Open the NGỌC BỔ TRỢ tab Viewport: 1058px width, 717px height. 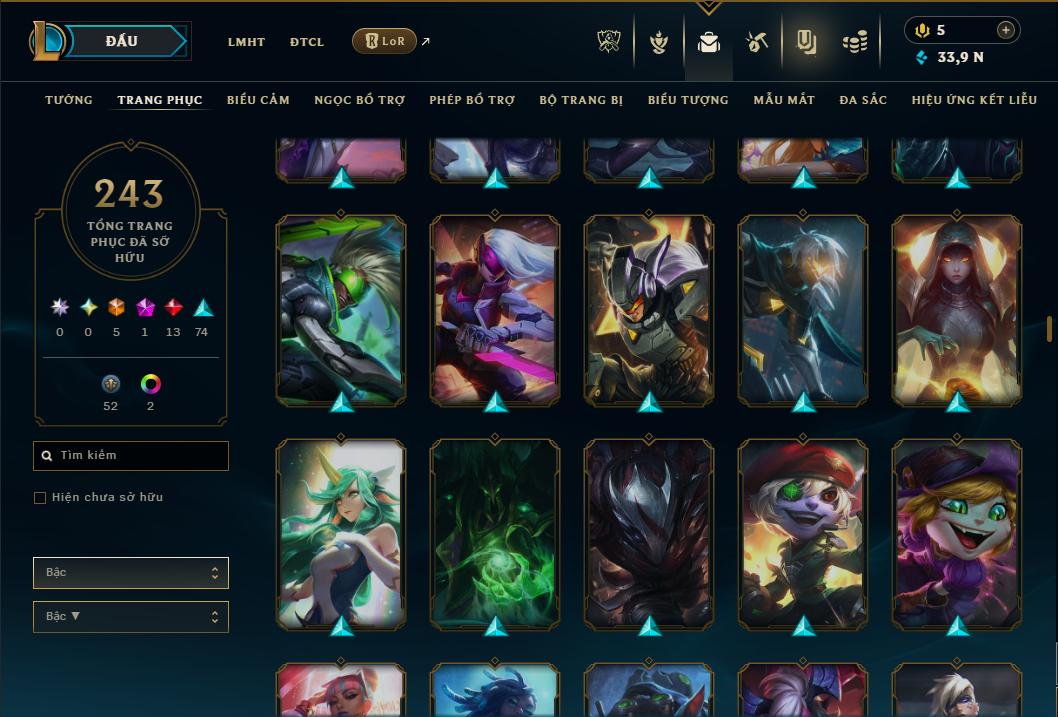click(359, 100)
